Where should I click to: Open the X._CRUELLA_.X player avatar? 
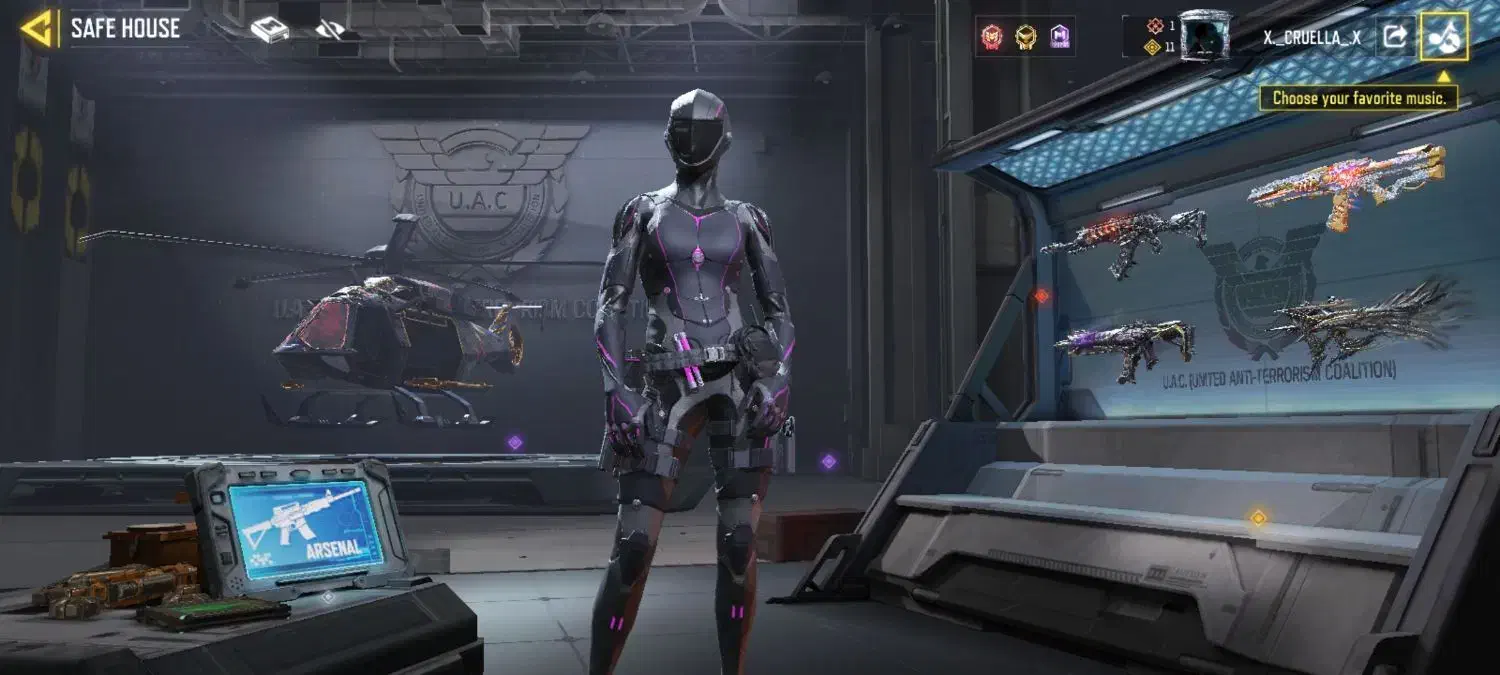(1204, 36)
